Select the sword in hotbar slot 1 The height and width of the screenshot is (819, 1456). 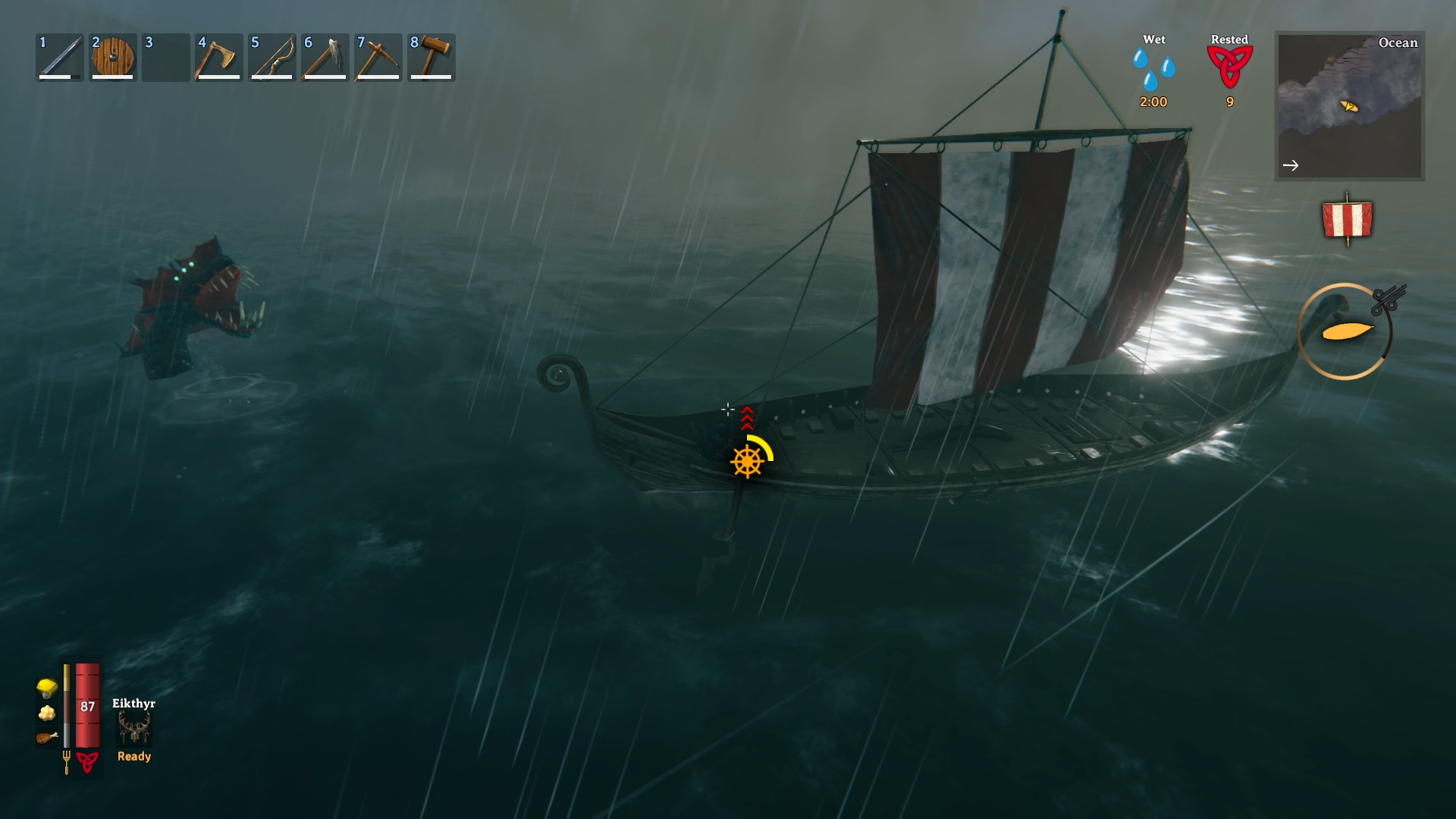(x=60, y=58)
